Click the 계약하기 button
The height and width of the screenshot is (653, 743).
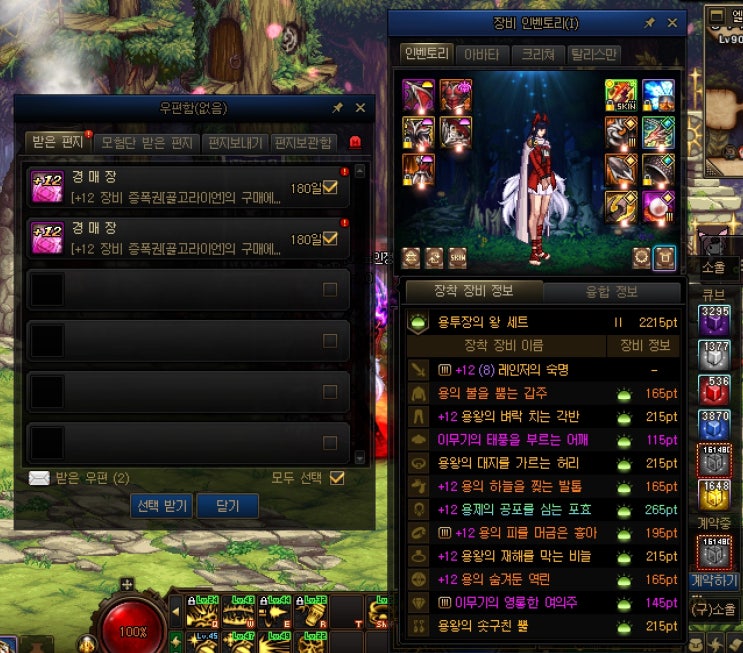click(713, 580)
